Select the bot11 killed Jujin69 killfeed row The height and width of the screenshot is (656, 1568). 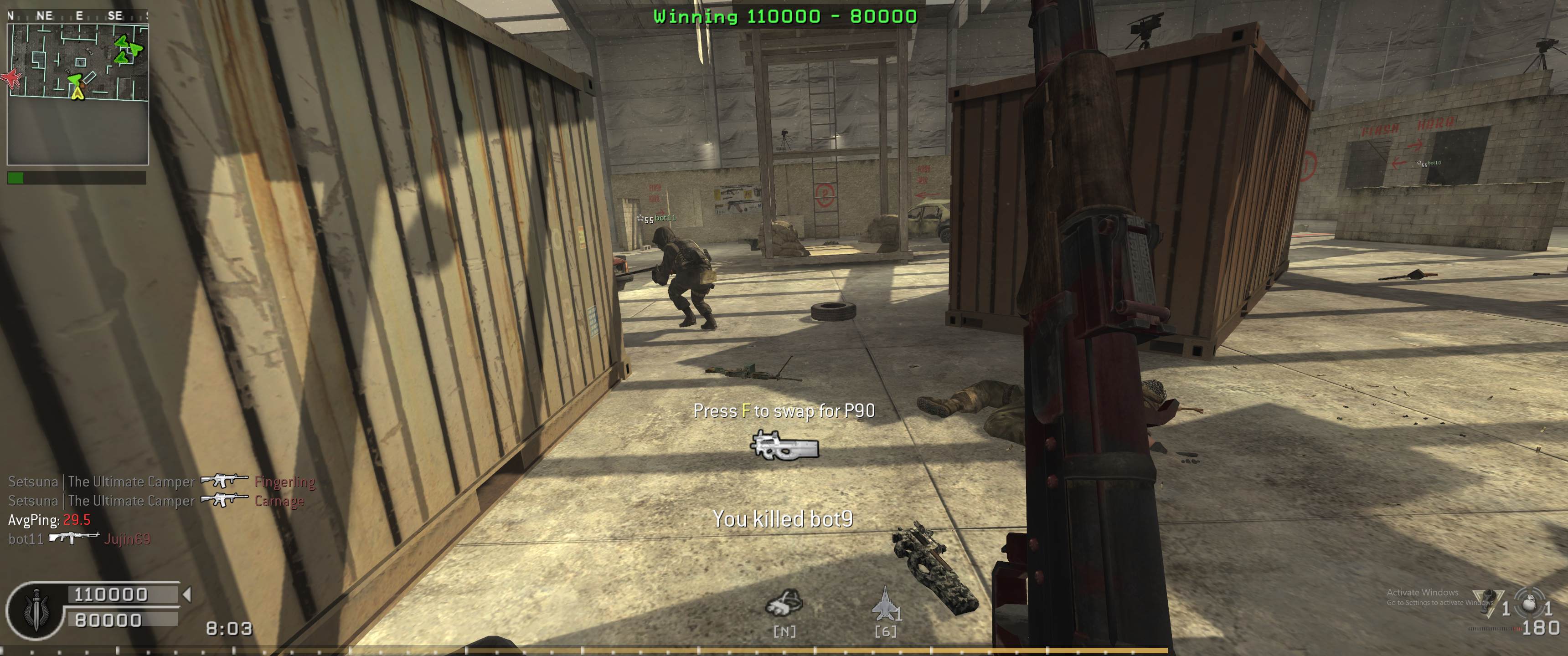click(x=79, y=538)
